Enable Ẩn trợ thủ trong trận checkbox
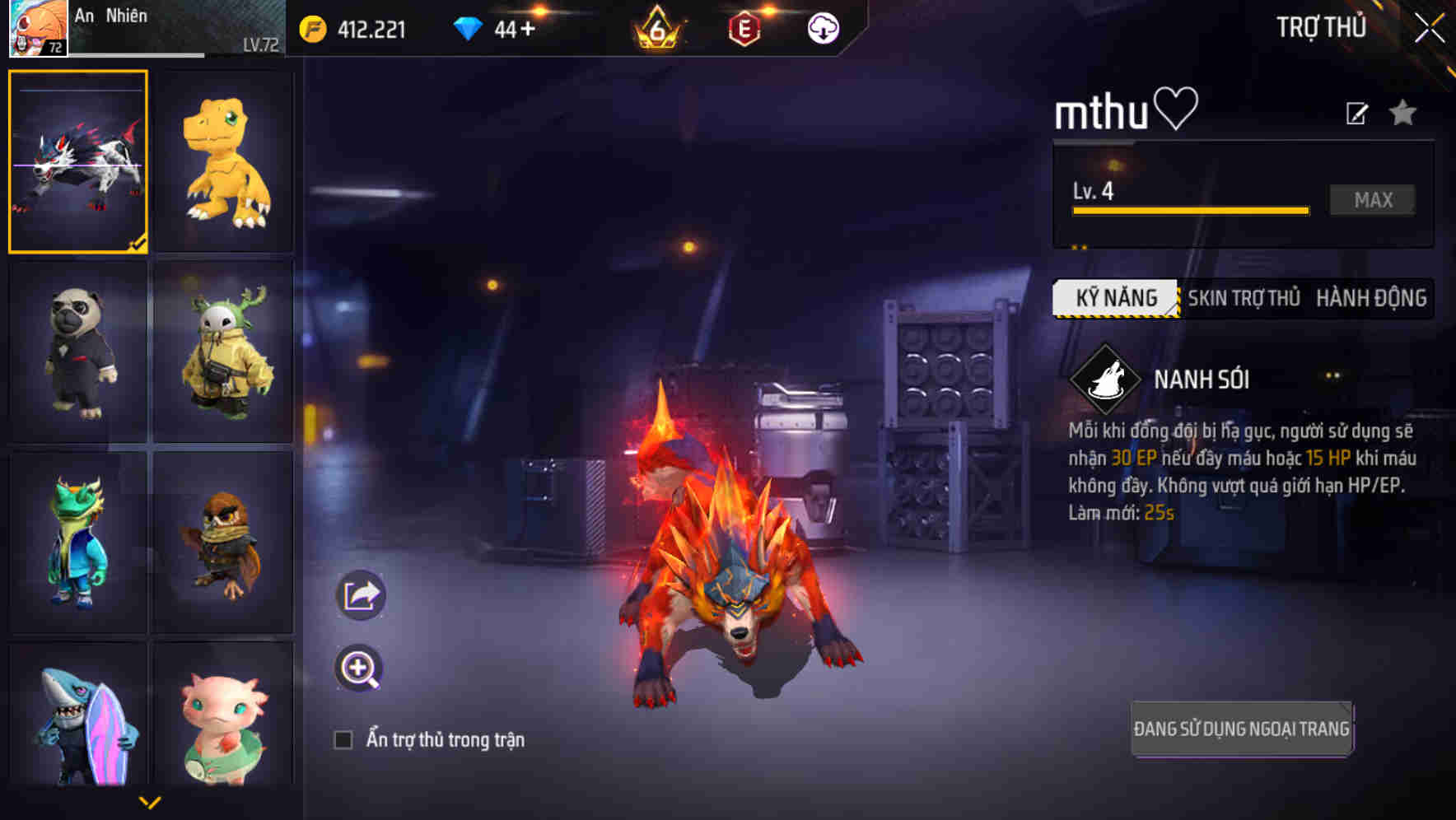This screenshot has height=820, width=1456. tap(344, 739)
